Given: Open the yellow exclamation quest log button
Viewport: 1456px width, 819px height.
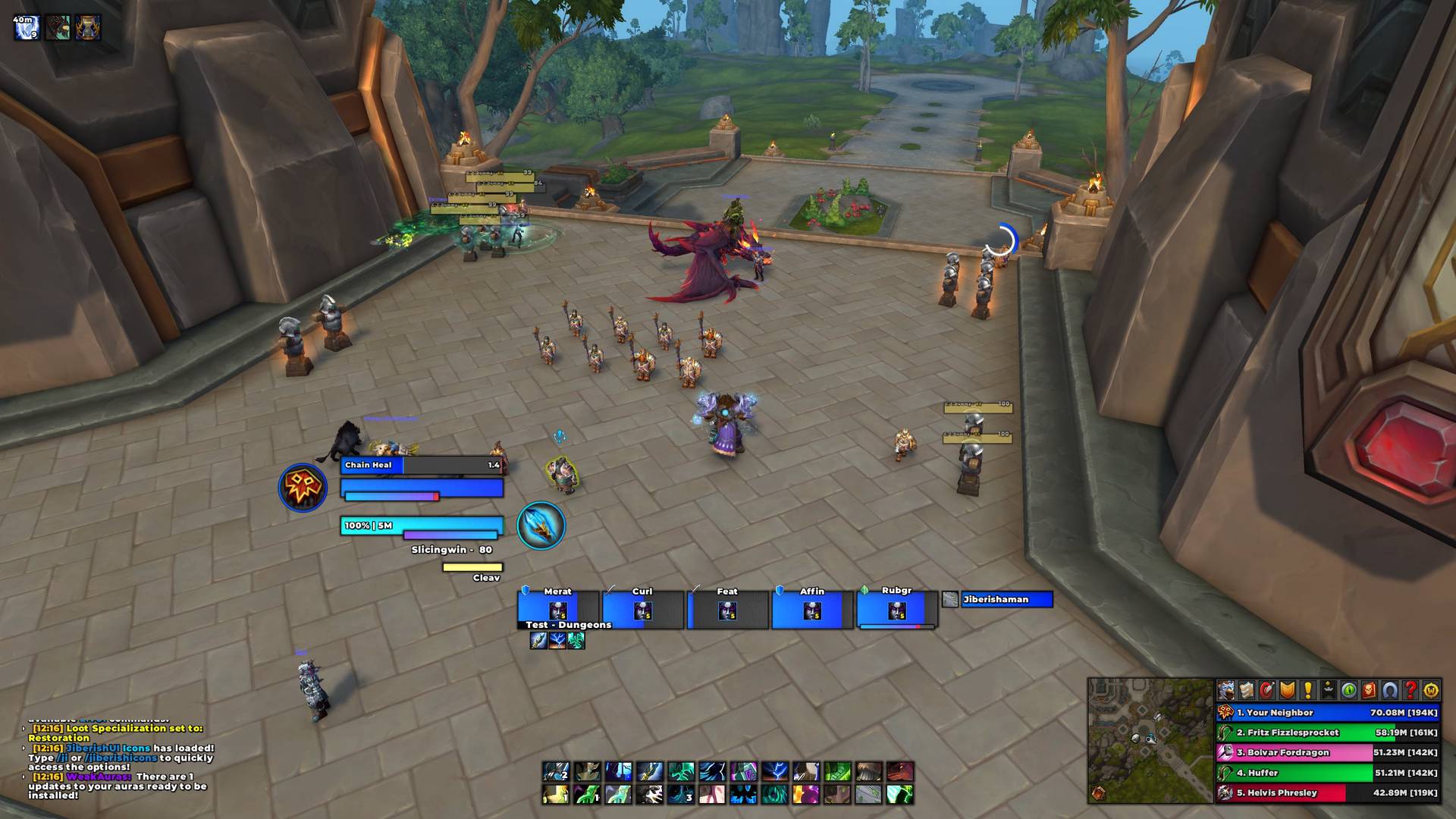Looking at the screenshot, I should click(1308, 690).
